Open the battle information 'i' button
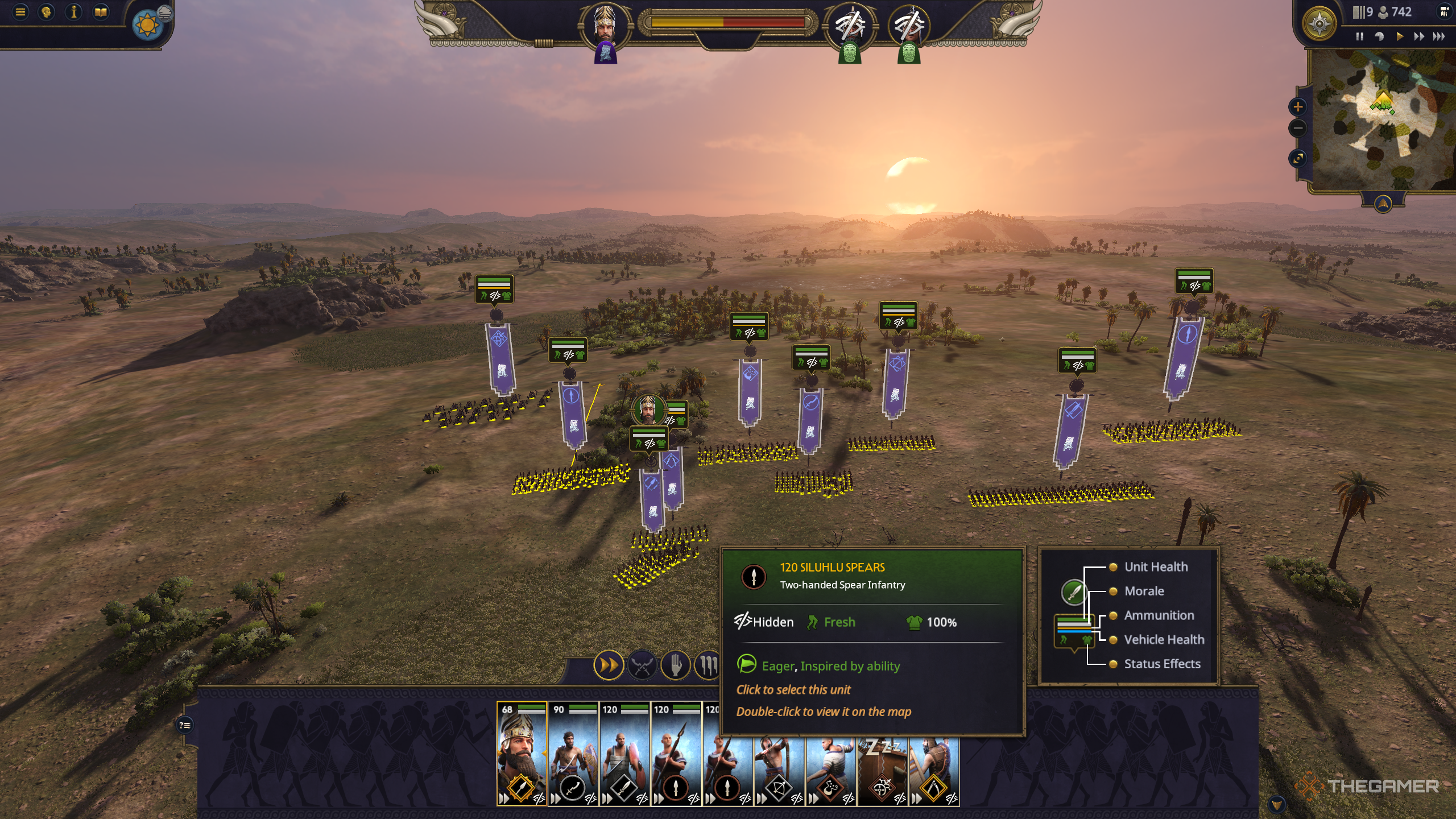The height and width of the screenshot is (819, 1456). [73, 12]
